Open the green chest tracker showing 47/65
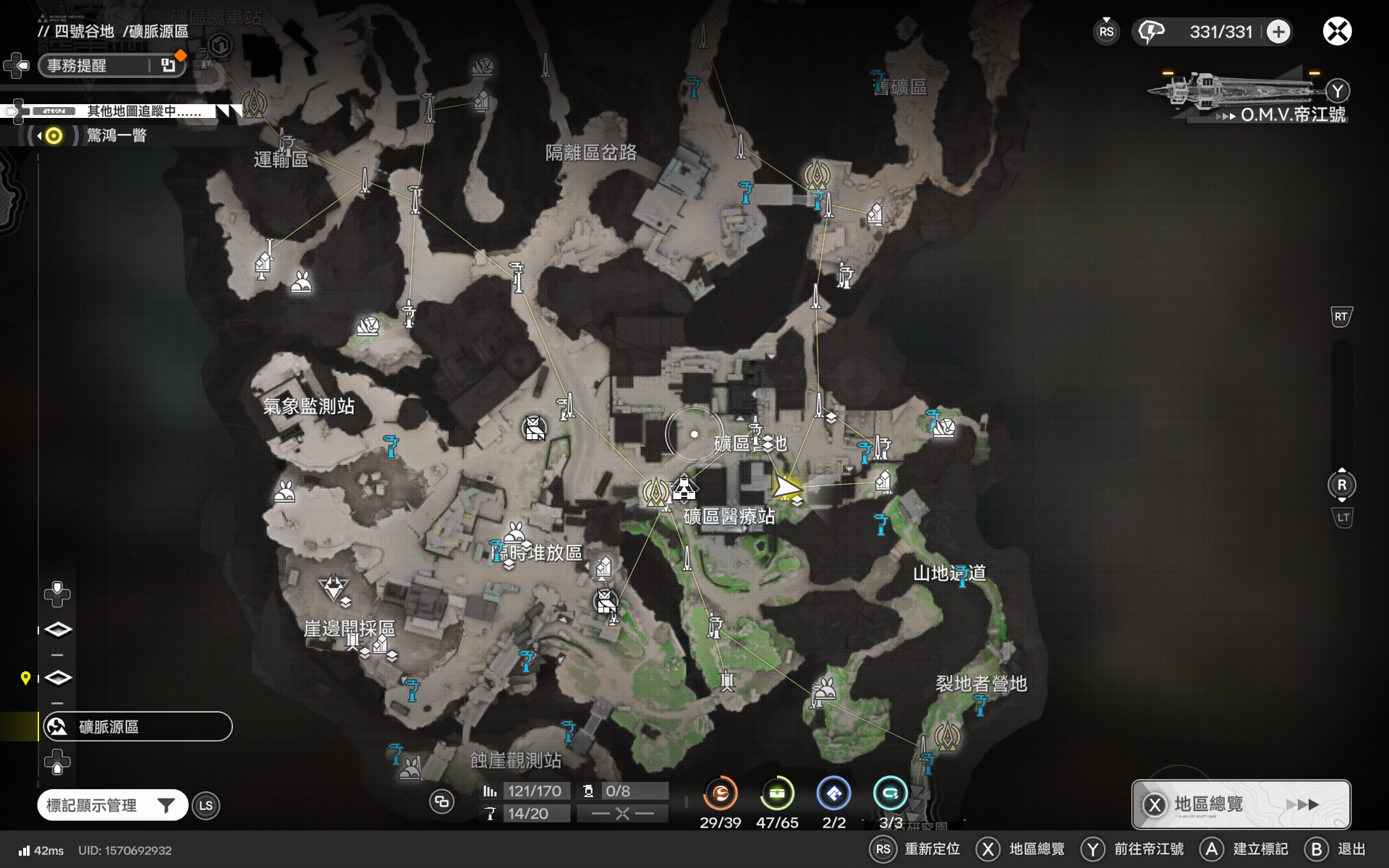This screenshot has width=1389, height=868. pos(777,794)
